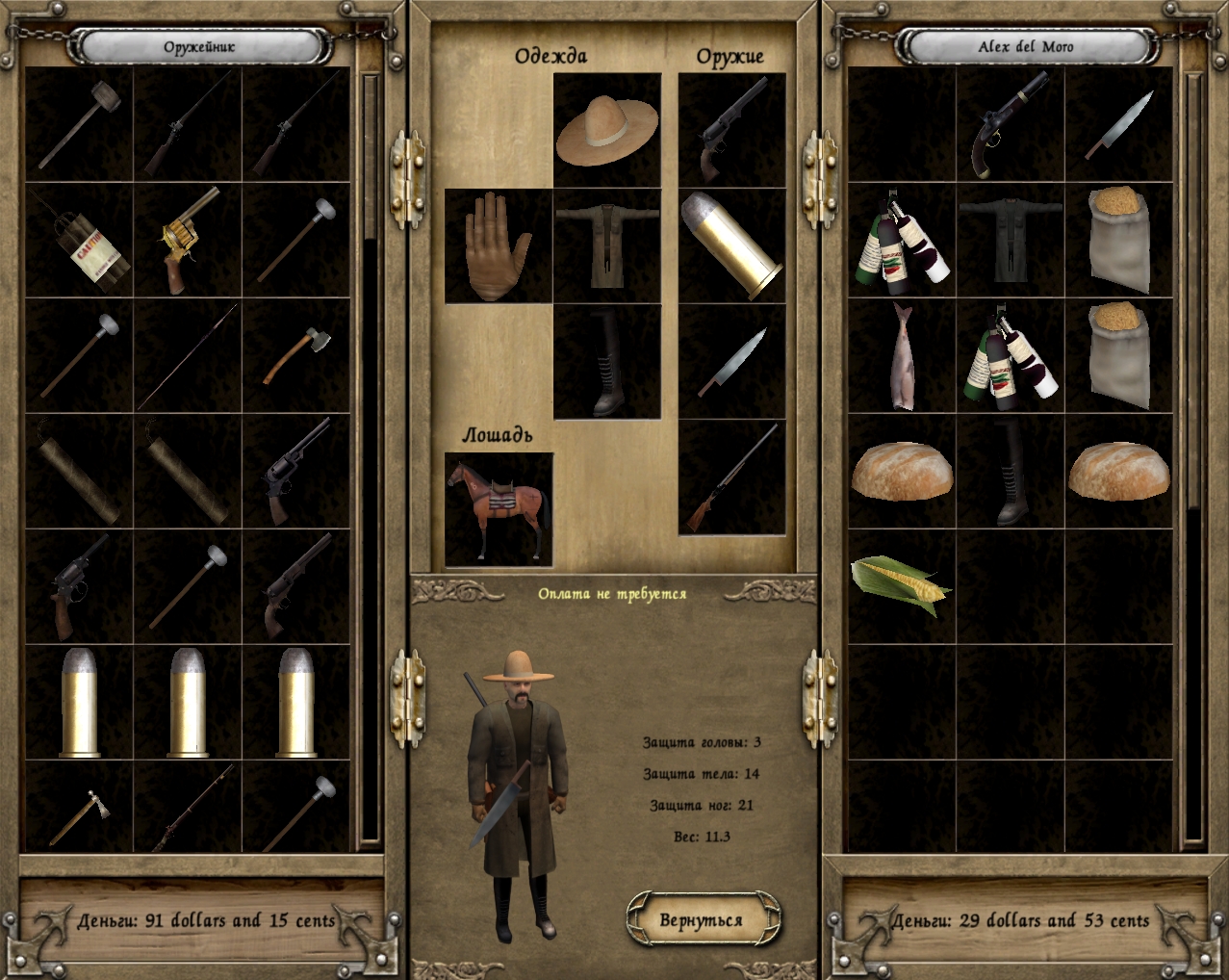Select the flintlock pistol in Alex's inventory
This screenshot has height=980, width=1229.
[1010, 125]
